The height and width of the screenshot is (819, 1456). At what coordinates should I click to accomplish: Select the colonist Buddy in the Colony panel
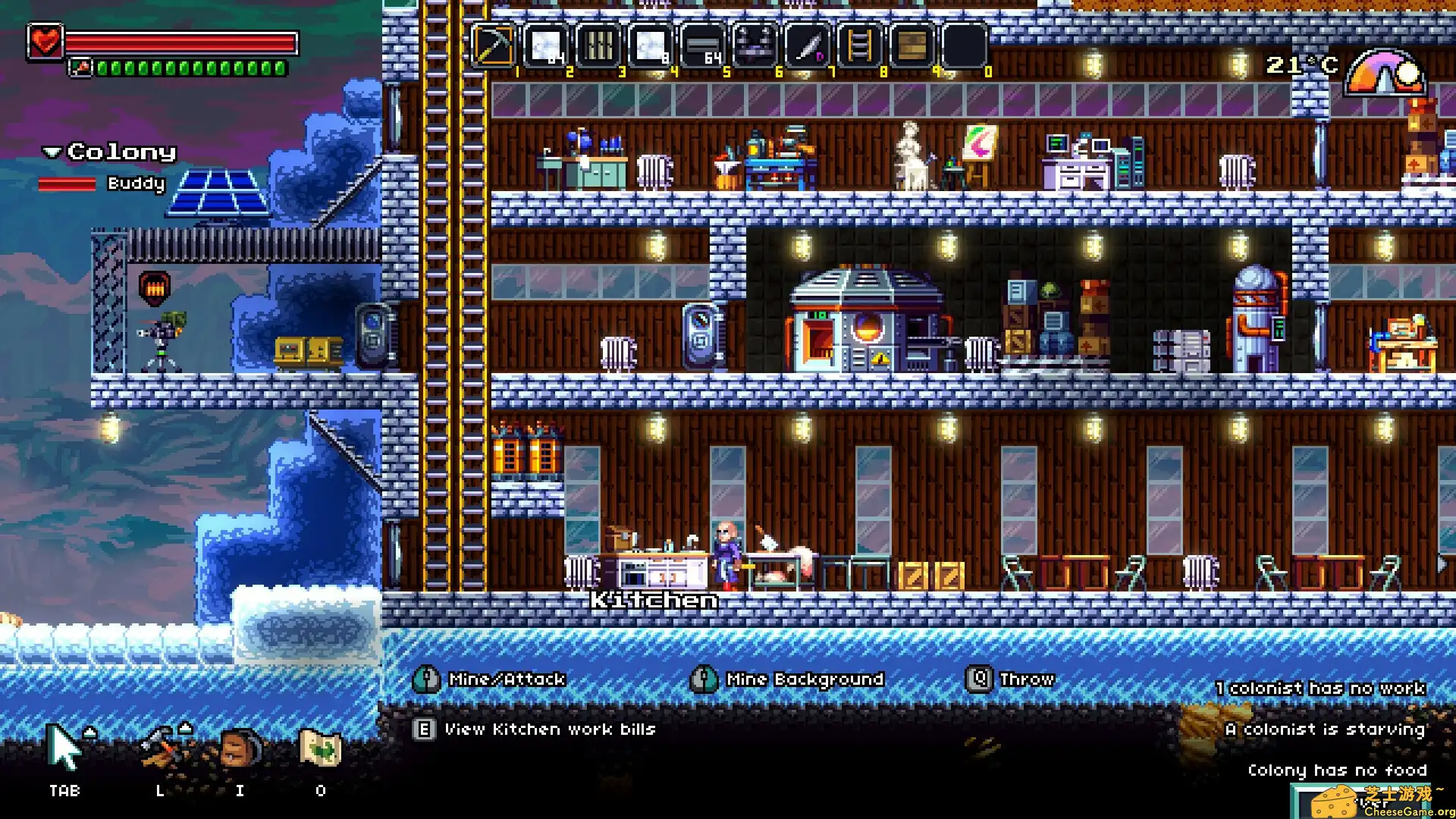(x=136, y=184)
